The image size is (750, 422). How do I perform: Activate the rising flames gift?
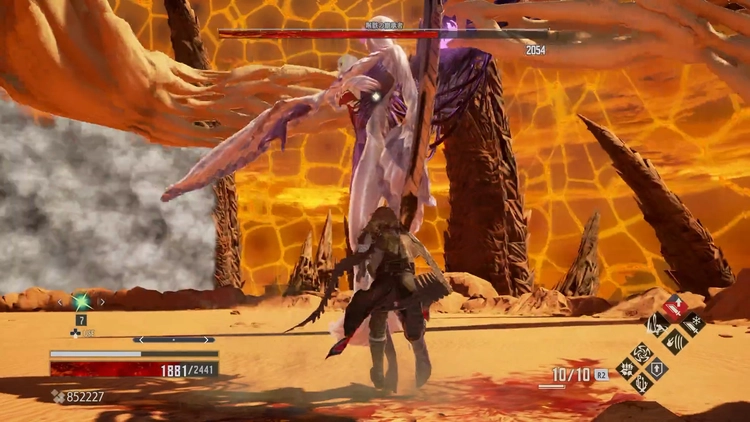pyautogui.click(x=641, y=384)
